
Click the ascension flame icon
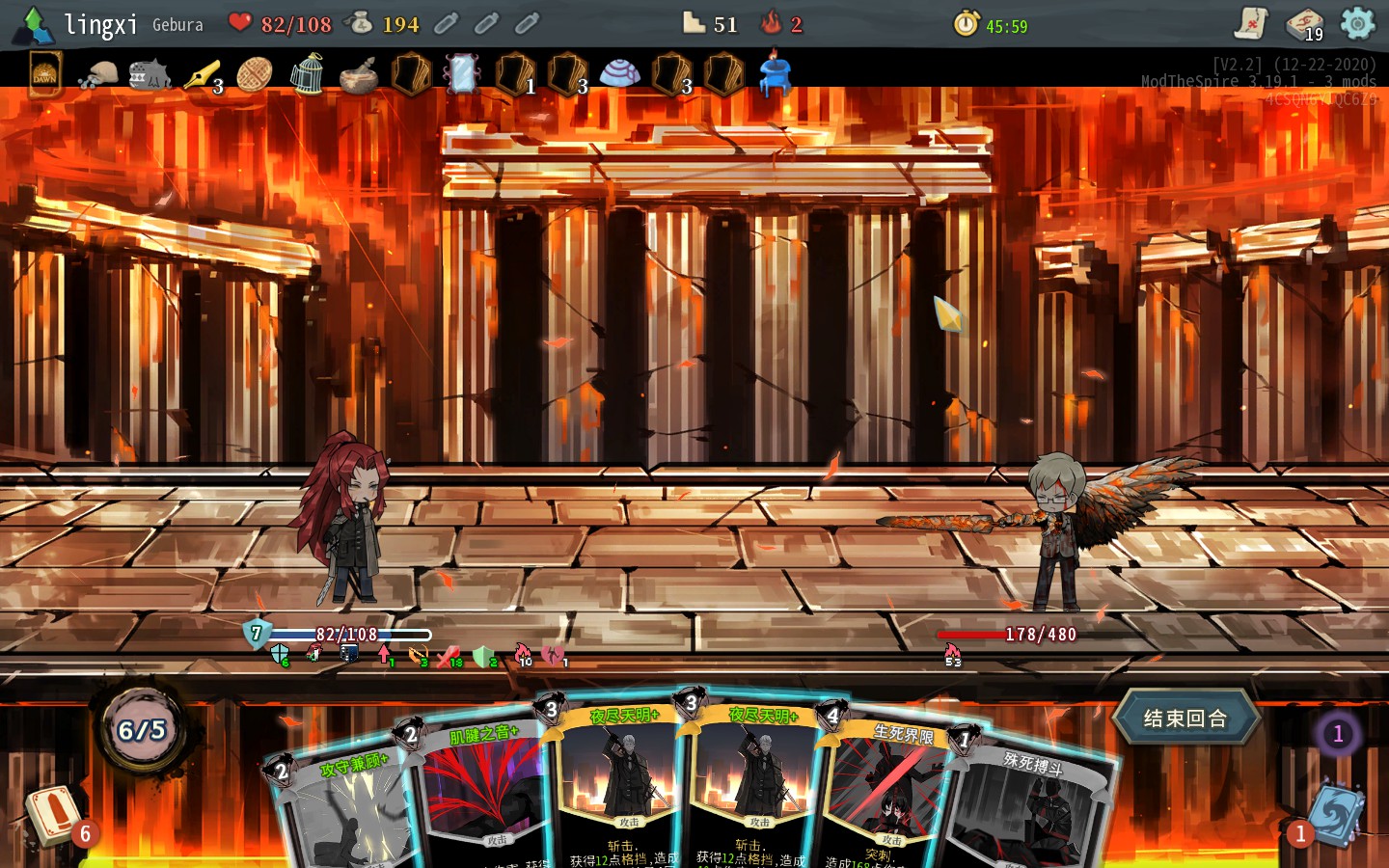coord(772,23)
